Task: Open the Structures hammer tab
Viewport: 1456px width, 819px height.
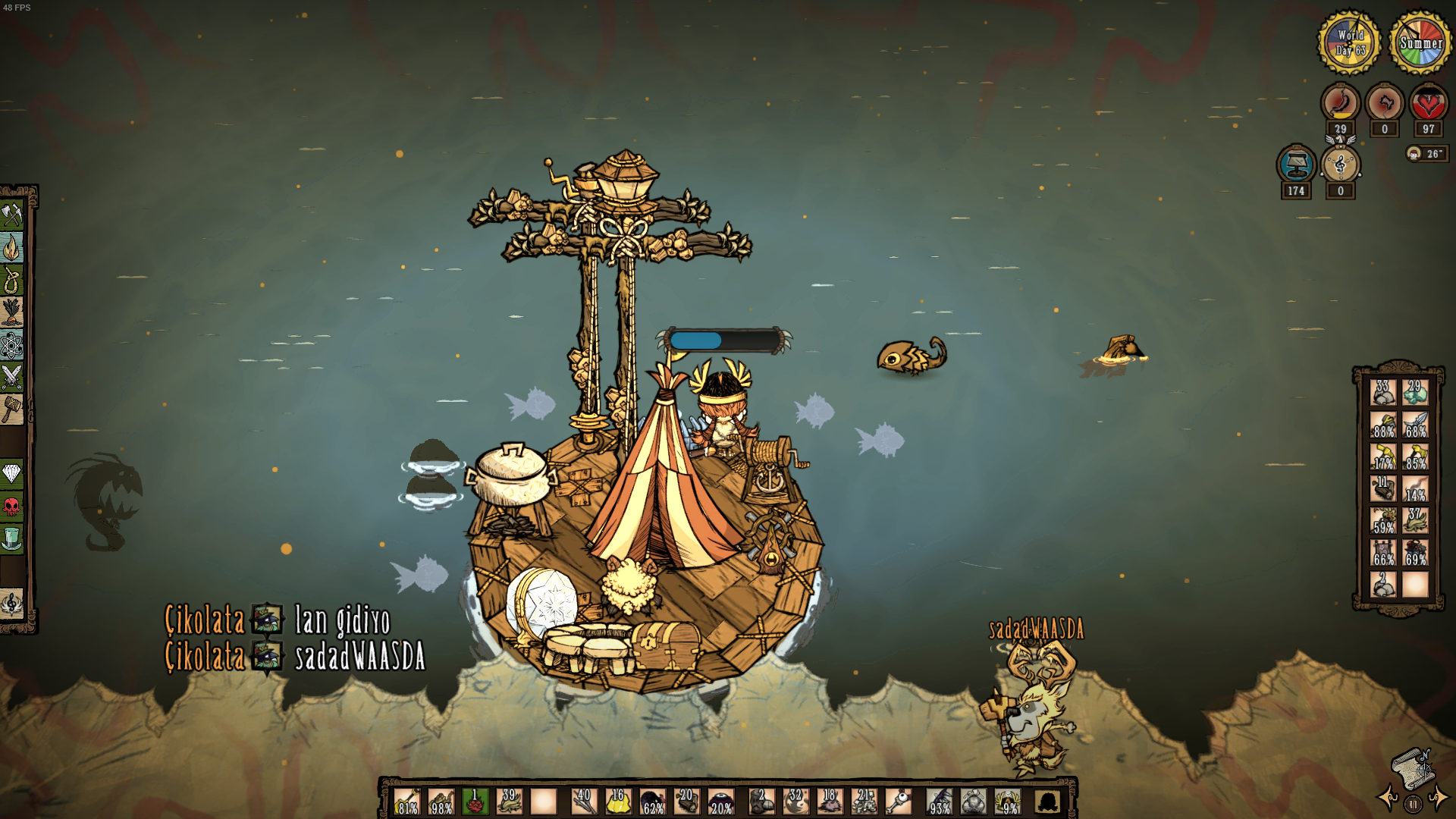Action: point(12,409)
